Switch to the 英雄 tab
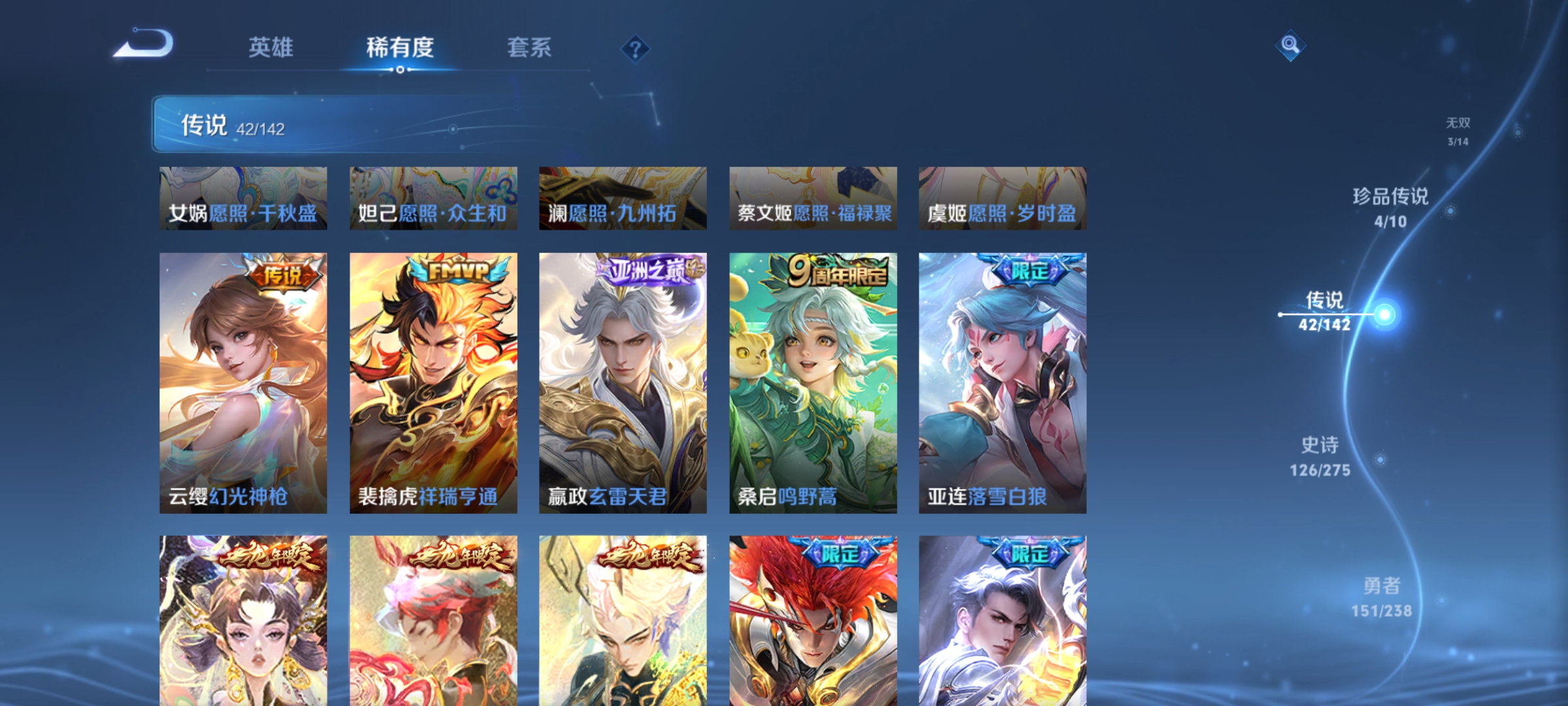This screenshot has width=1568, height=706. coord(272,47)
